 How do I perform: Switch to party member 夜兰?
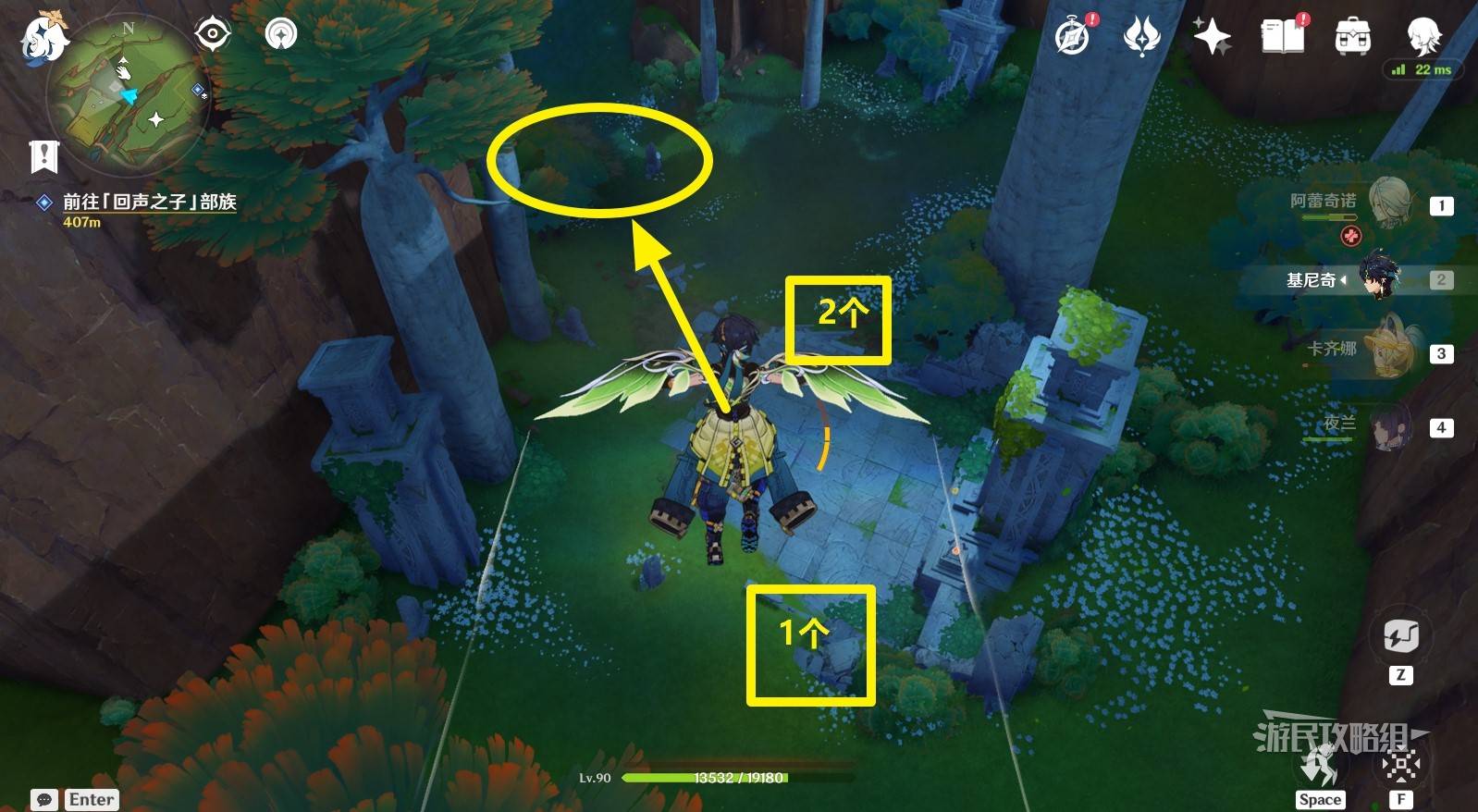(x=1389, y=426)
